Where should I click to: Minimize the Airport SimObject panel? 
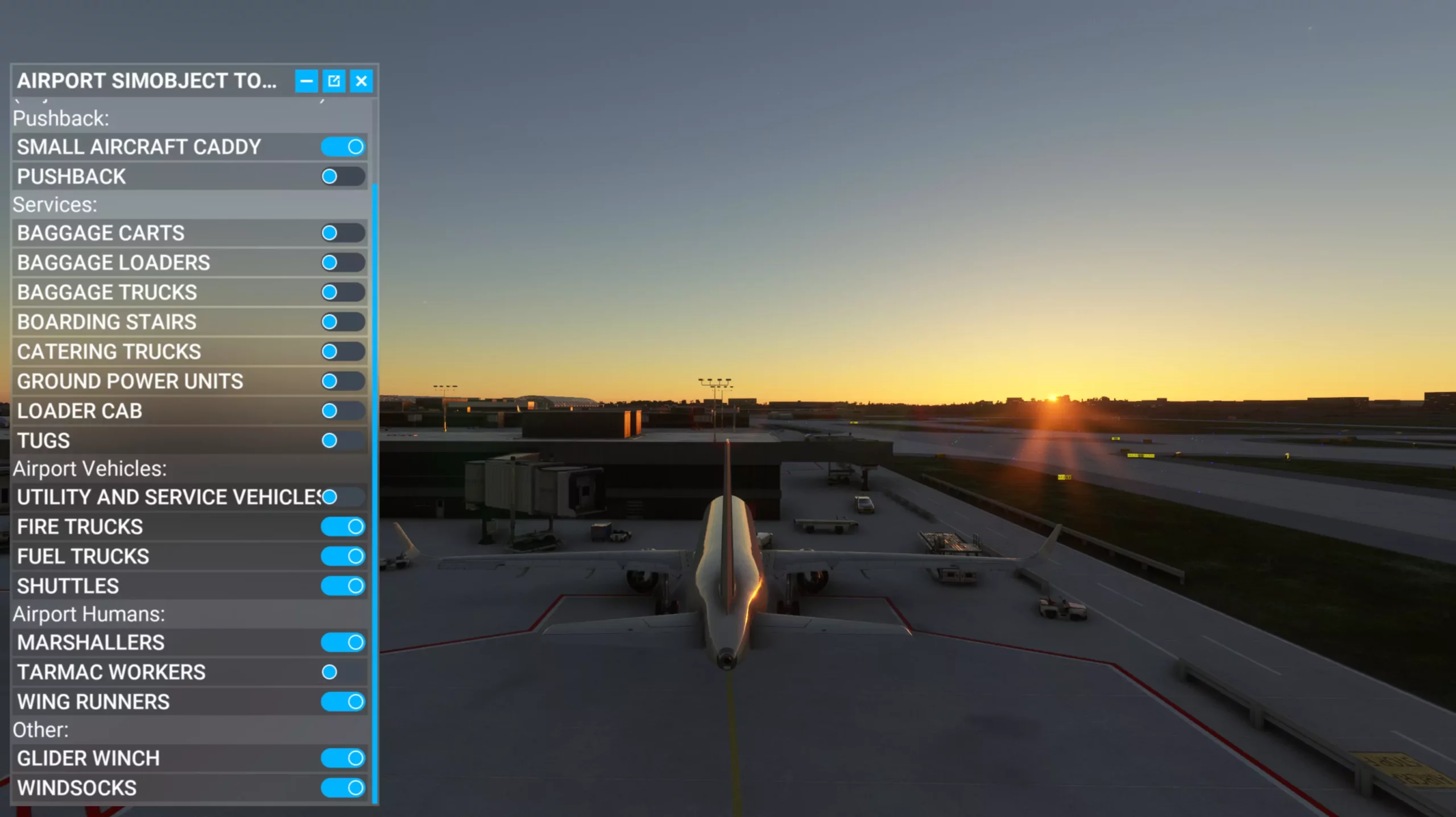306,81
